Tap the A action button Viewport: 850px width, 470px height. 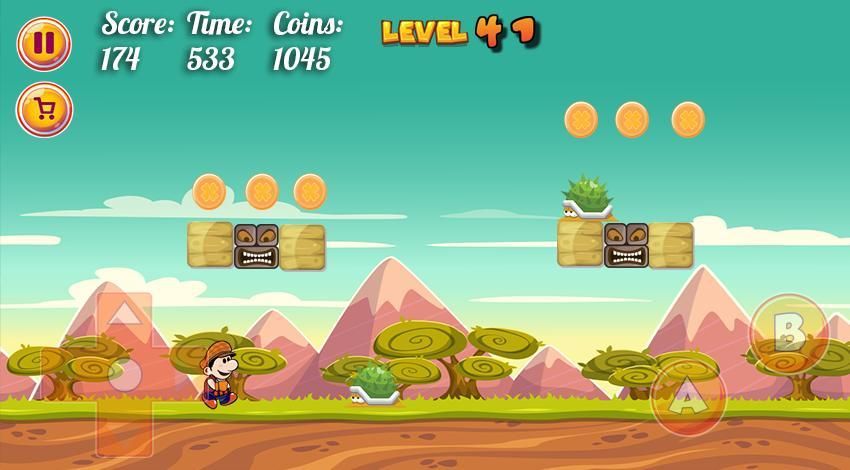click(687, 399)
